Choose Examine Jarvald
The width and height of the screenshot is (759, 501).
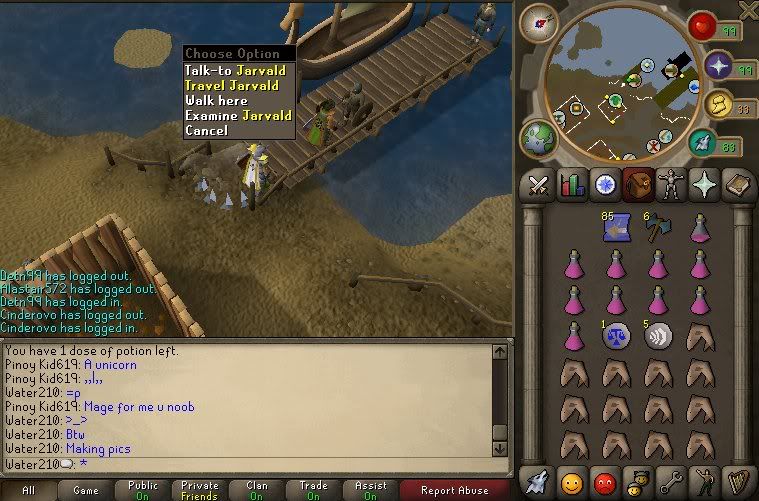238,115
